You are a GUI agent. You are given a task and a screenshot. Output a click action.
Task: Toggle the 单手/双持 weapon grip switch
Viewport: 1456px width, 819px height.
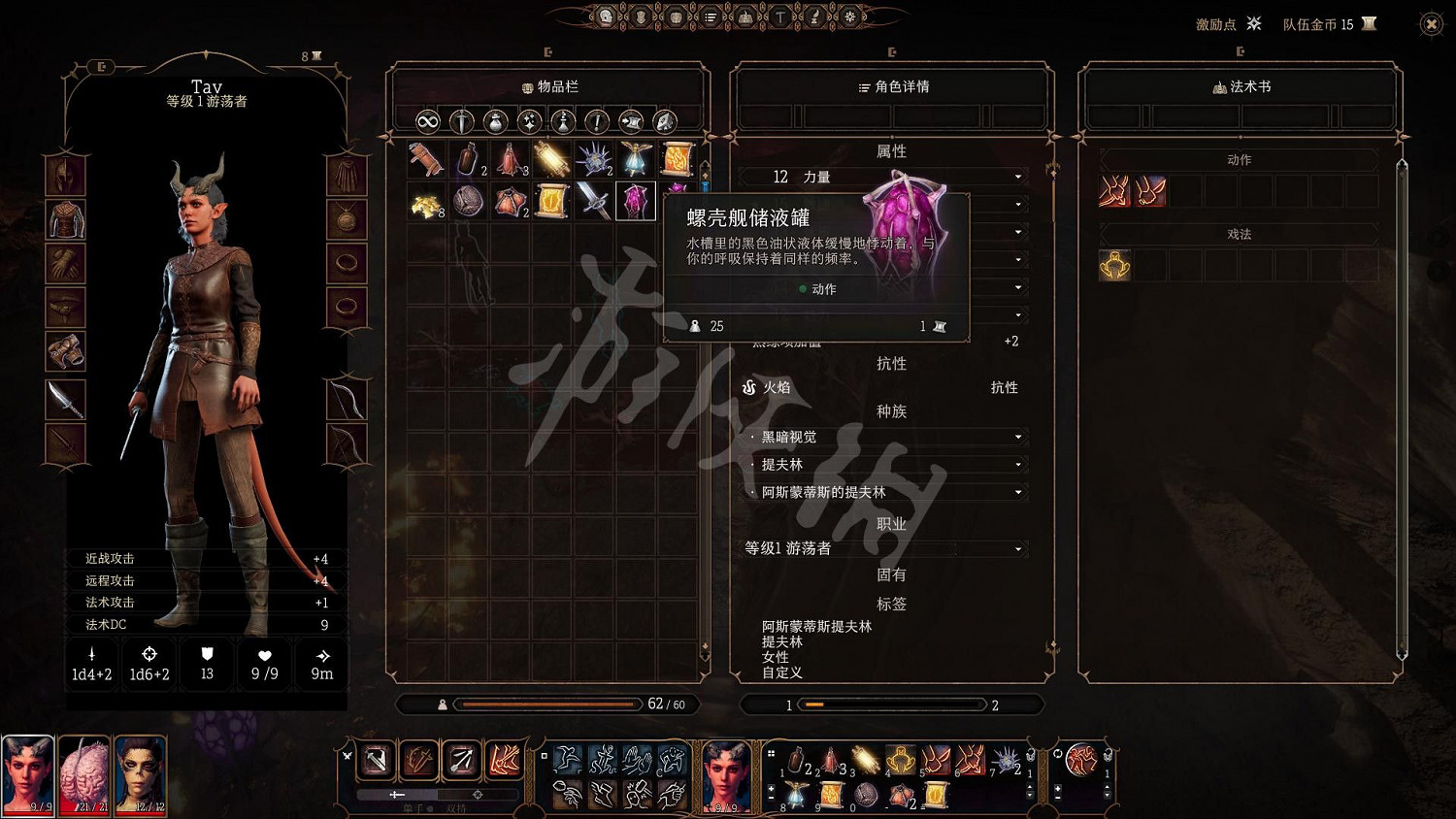pos(430,806)
